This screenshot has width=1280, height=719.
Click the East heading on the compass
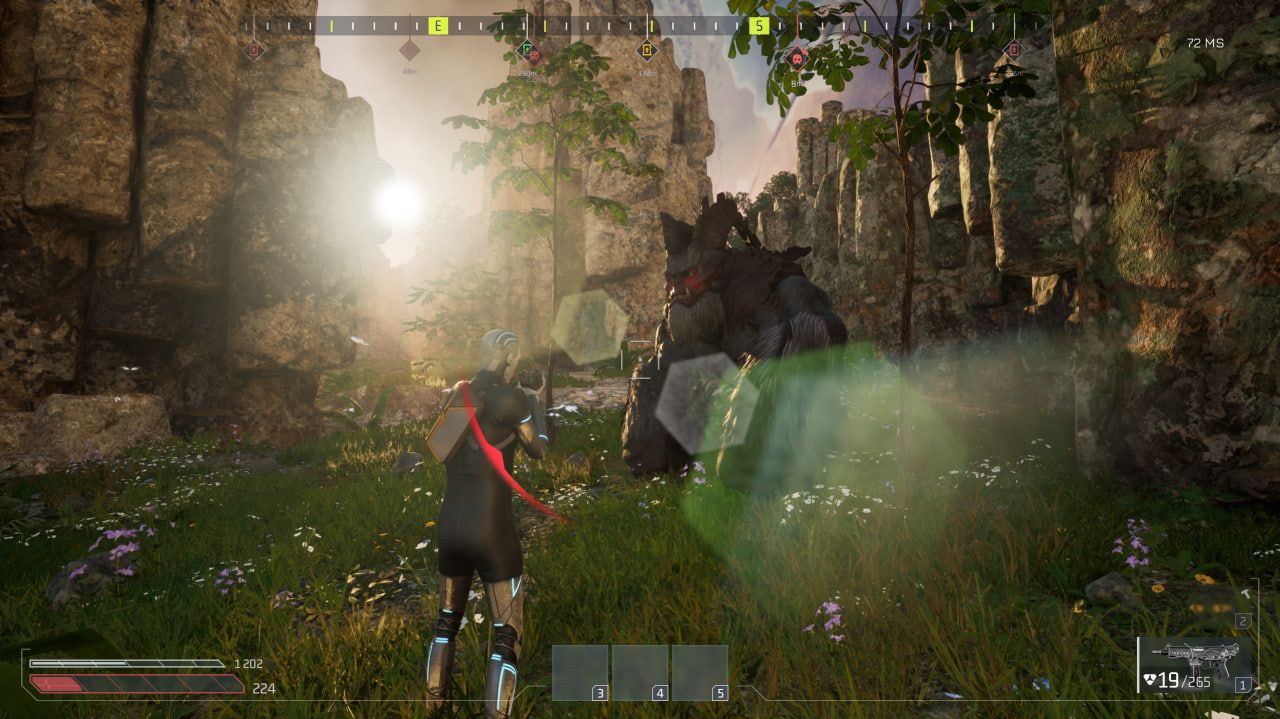(437, 26)
